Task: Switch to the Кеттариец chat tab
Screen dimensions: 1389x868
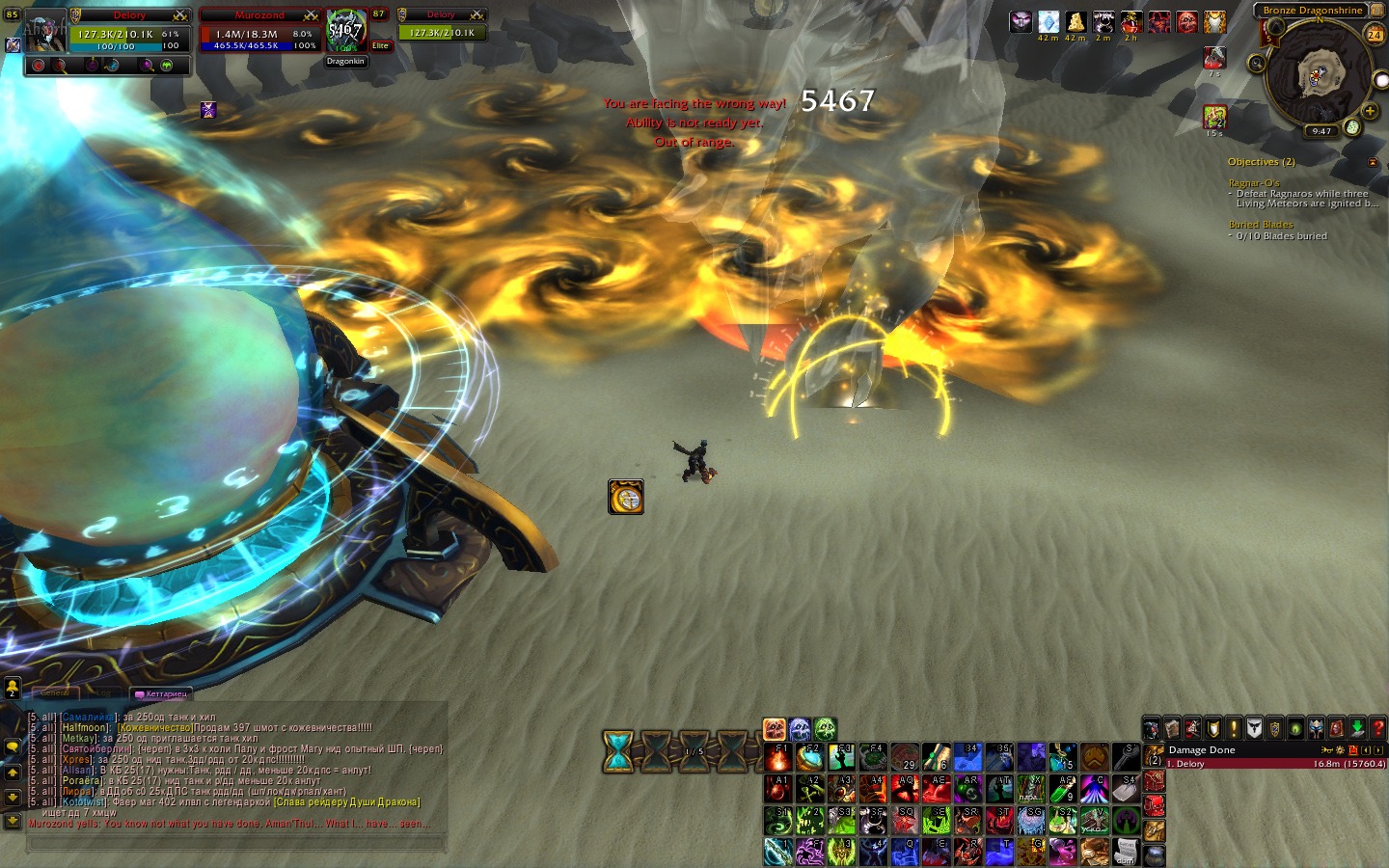Action: 162,693
